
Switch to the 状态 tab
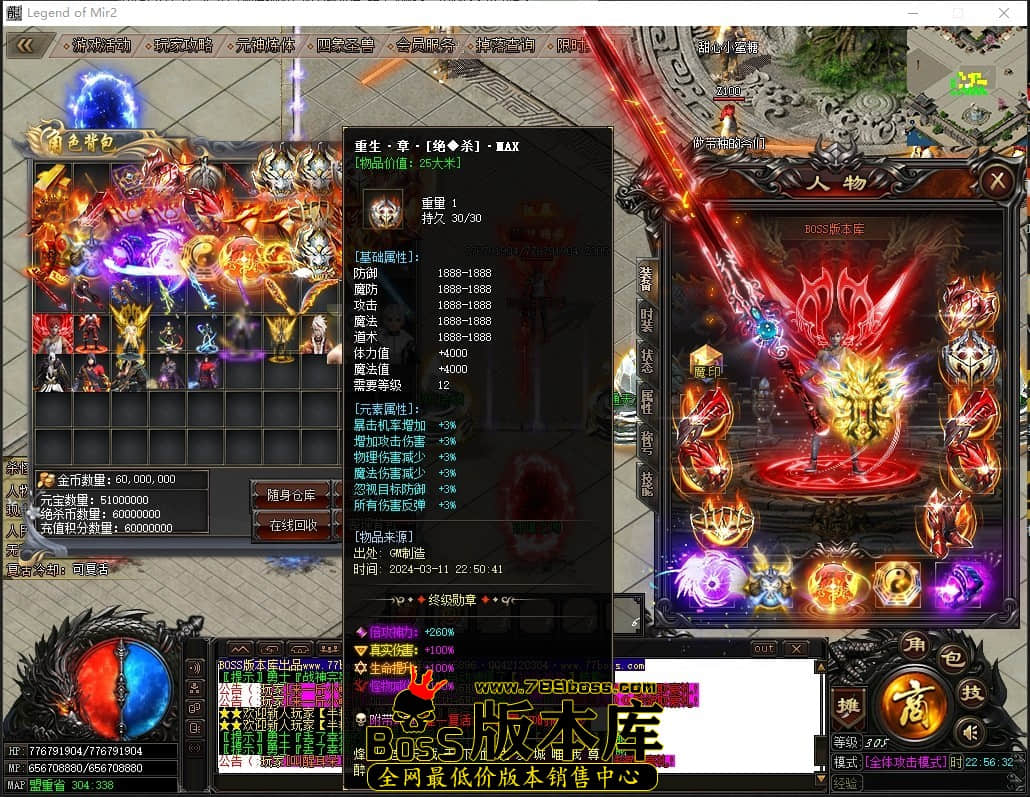(647, 363)
